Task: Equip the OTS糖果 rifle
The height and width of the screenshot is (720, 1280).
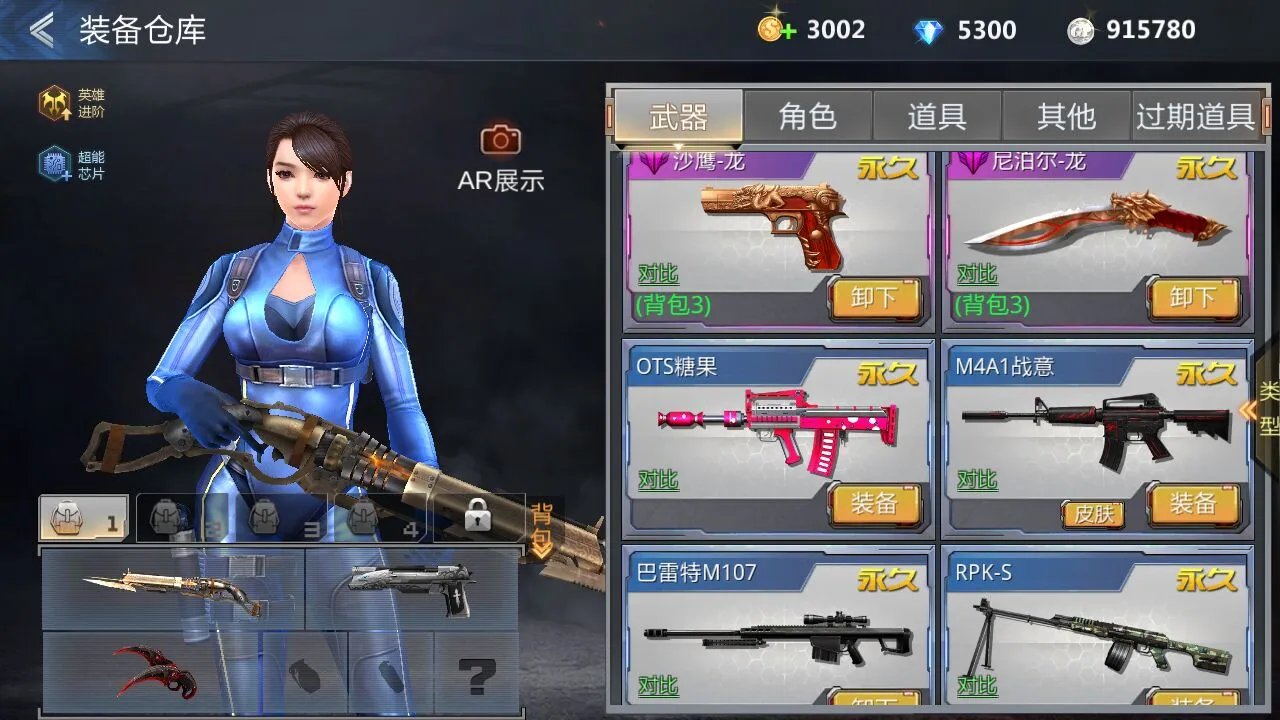Action: pyautogui.click(x=873, y=503)
